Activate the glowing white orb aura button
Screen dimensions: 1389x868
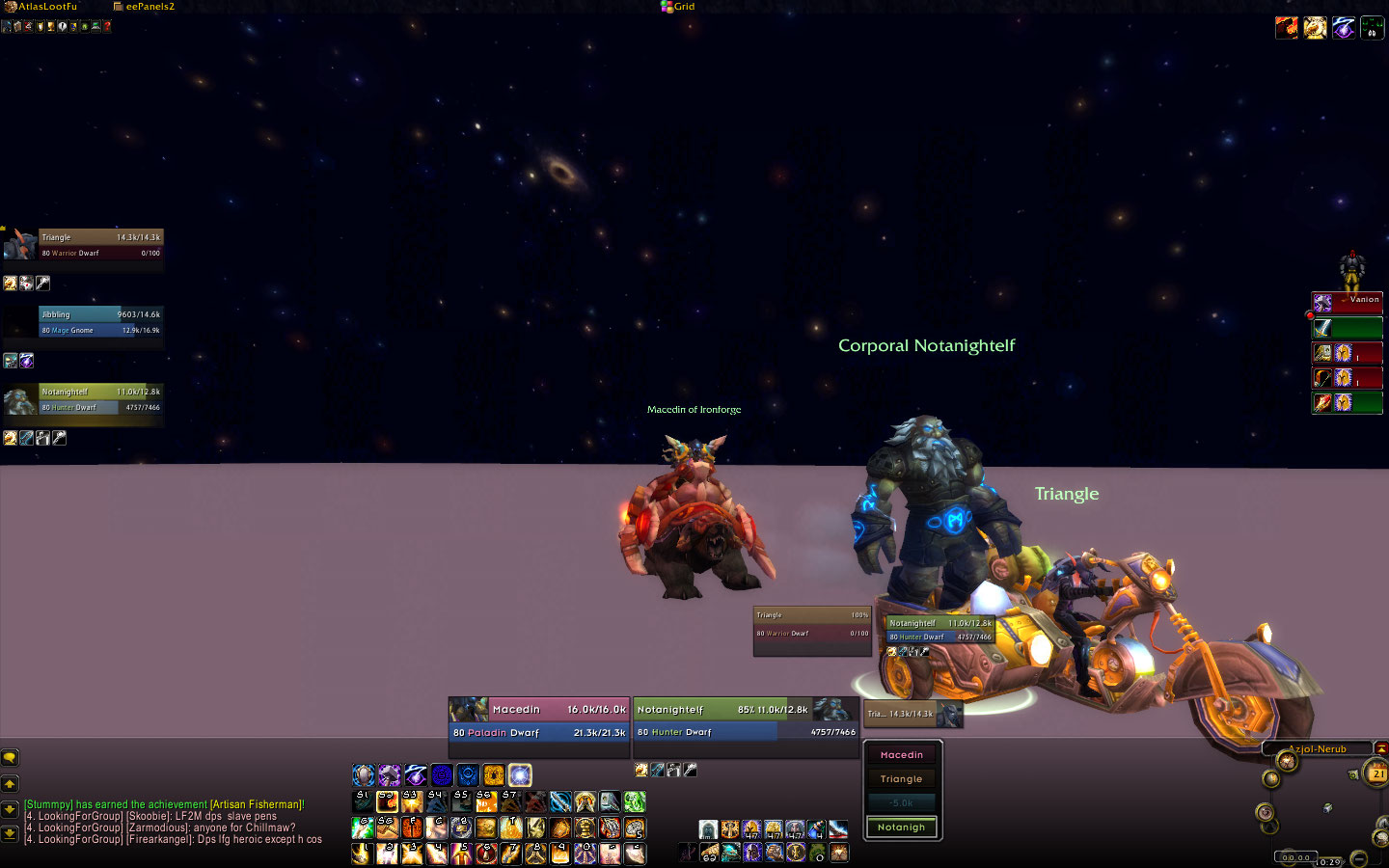click(x=520, y=774)
